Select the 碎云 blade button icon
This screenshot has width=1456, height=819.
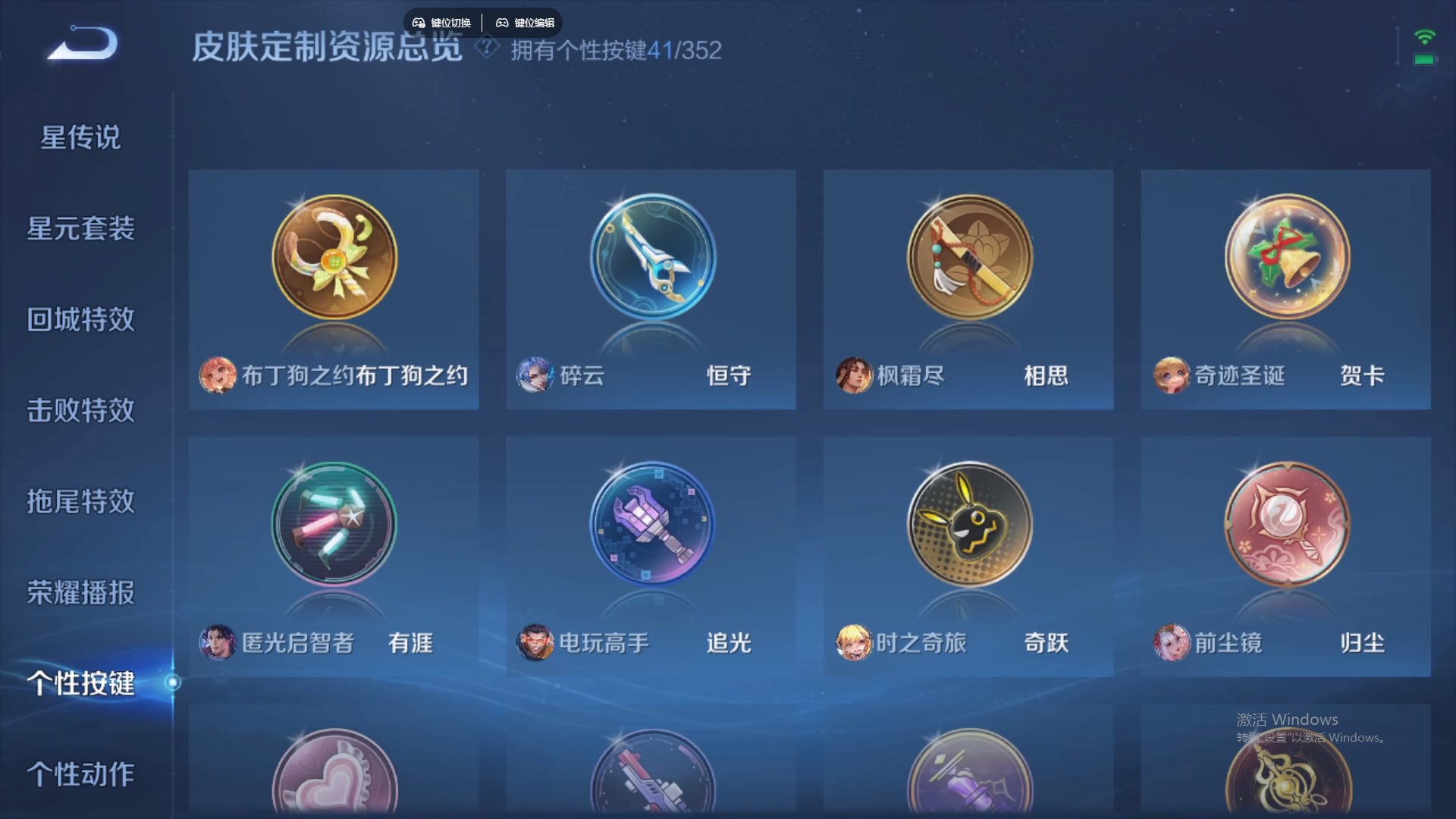[651, 257]
